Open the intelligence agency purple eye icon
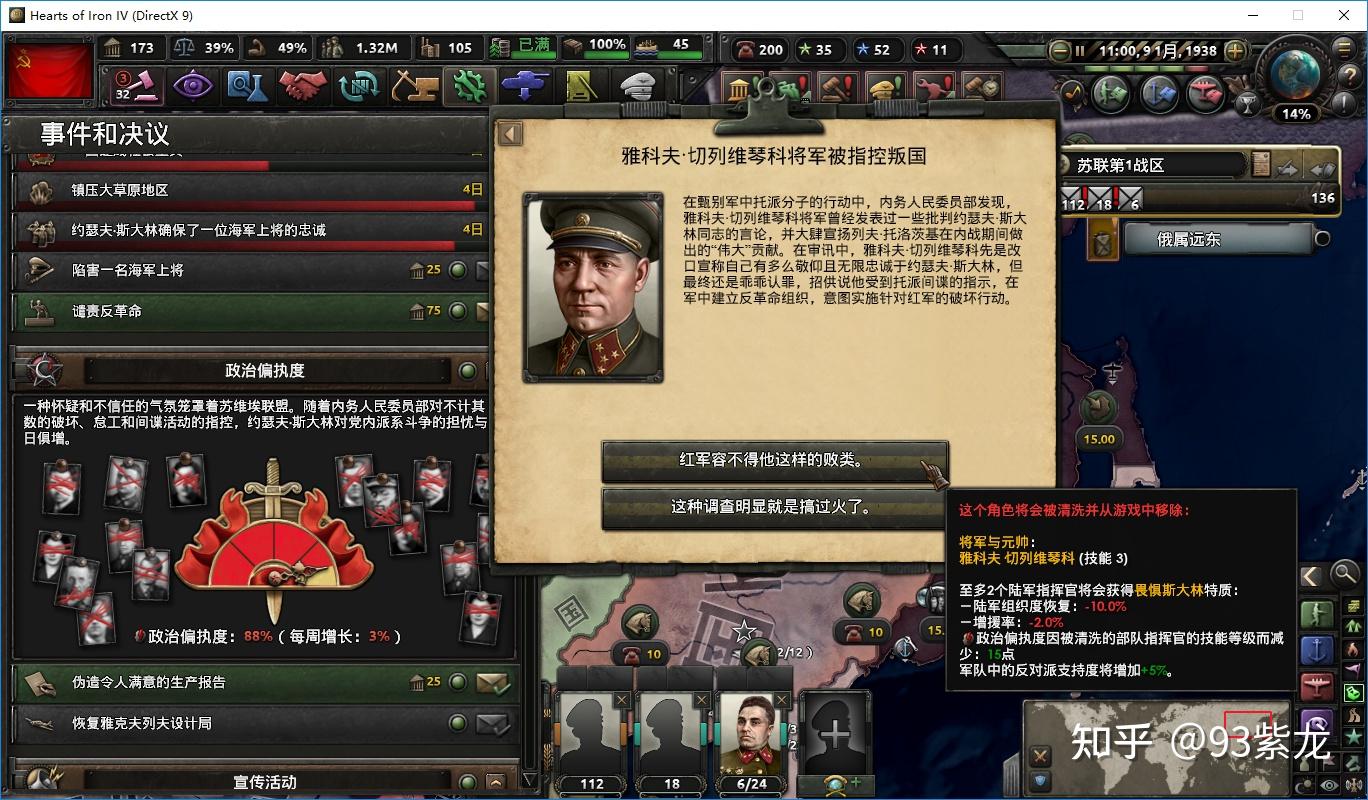This screenshot has width=1368, height=800. click(194, 85)
